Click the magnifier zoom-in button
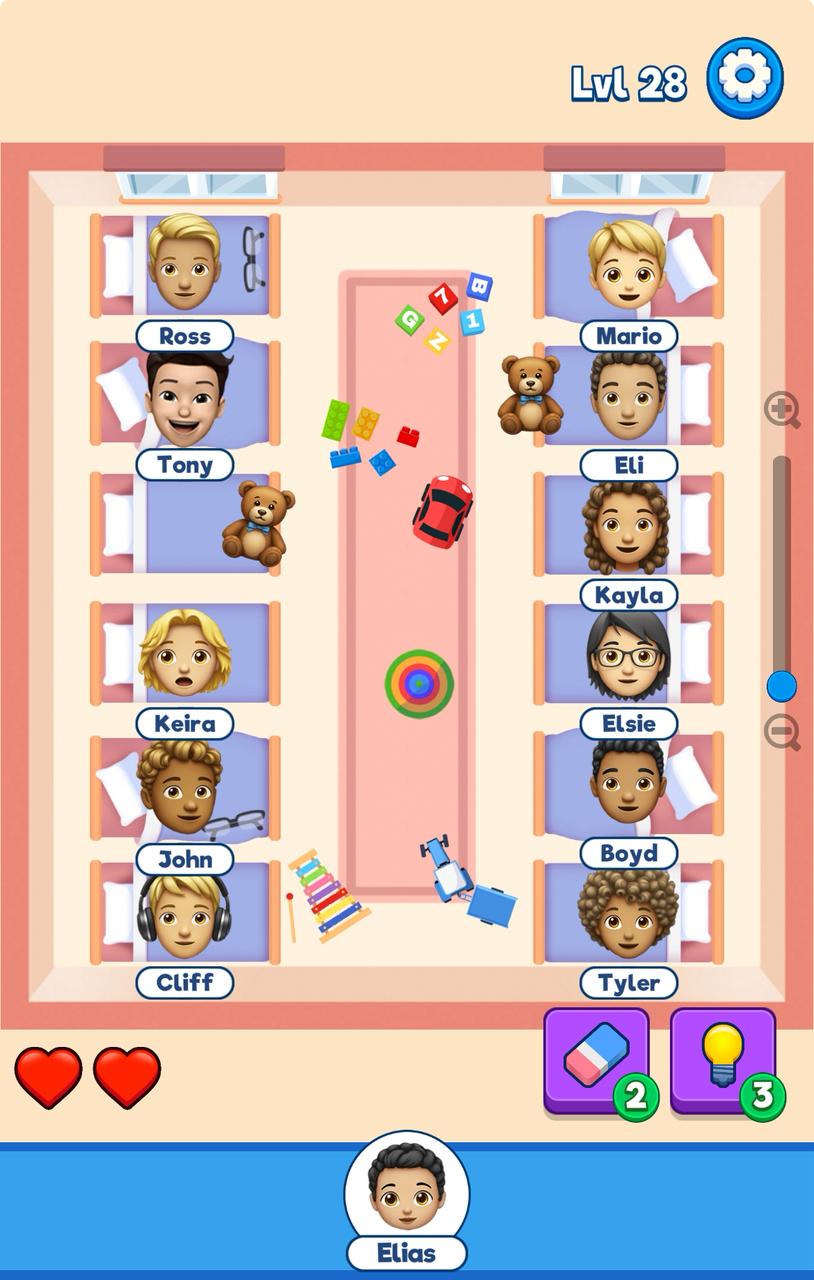Screen dimensions: 814x1280 [782, 410]
